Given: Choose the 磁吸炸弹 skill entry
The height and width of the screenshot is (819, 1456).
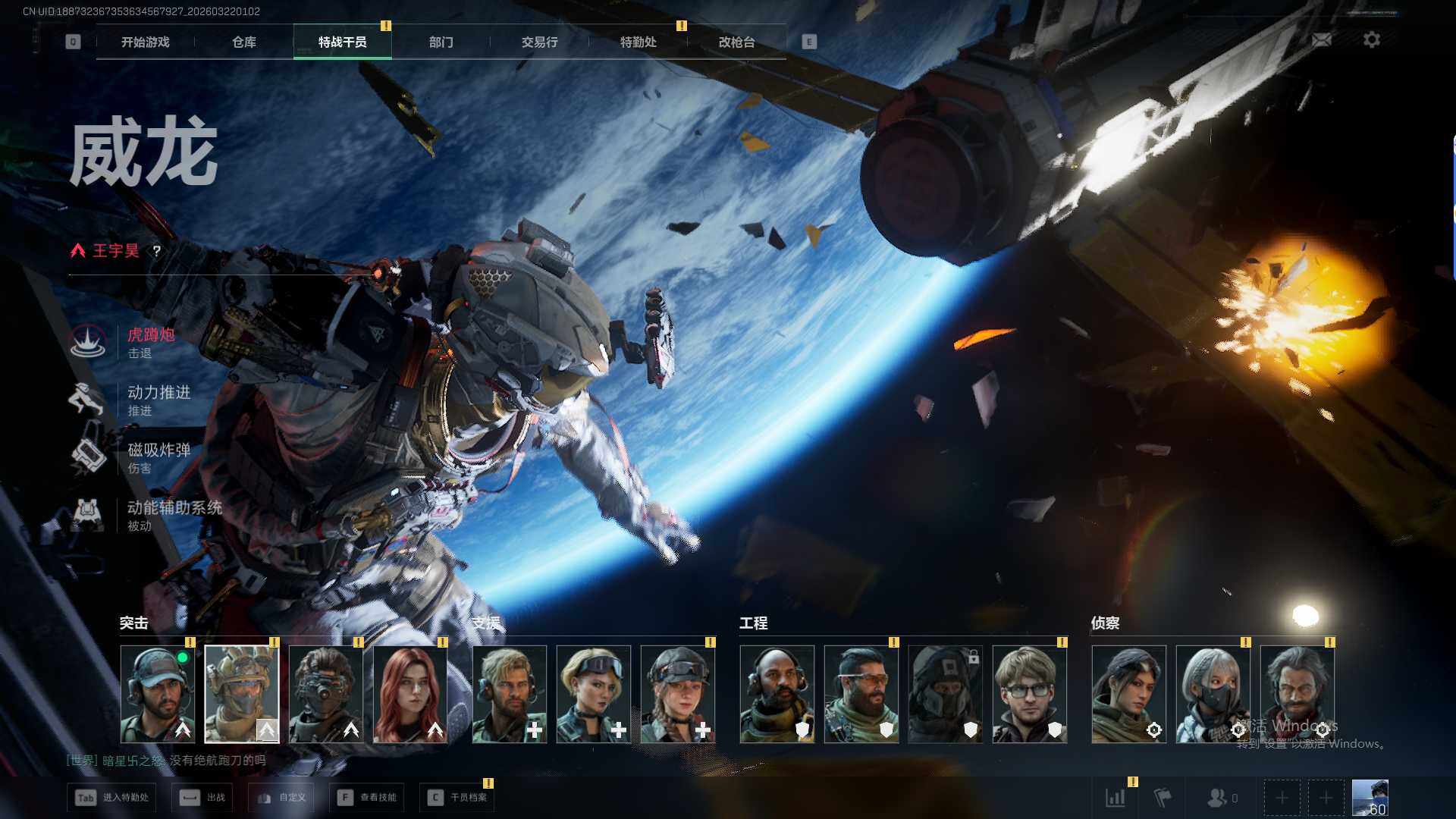Looking at the screenshot, I should click(158, 457).
